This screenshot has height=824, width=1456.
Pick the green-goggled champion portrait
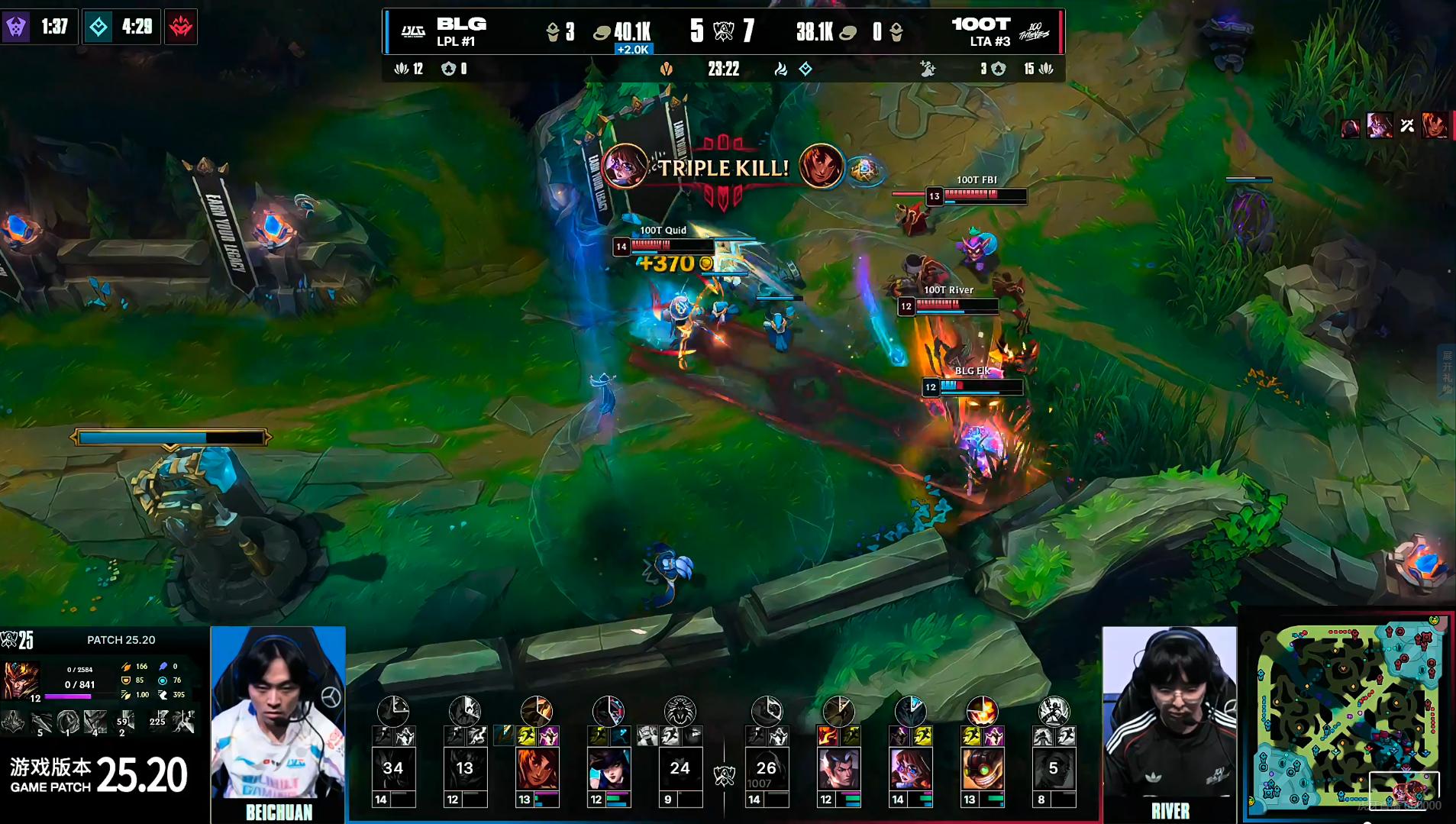click(982, 768)
